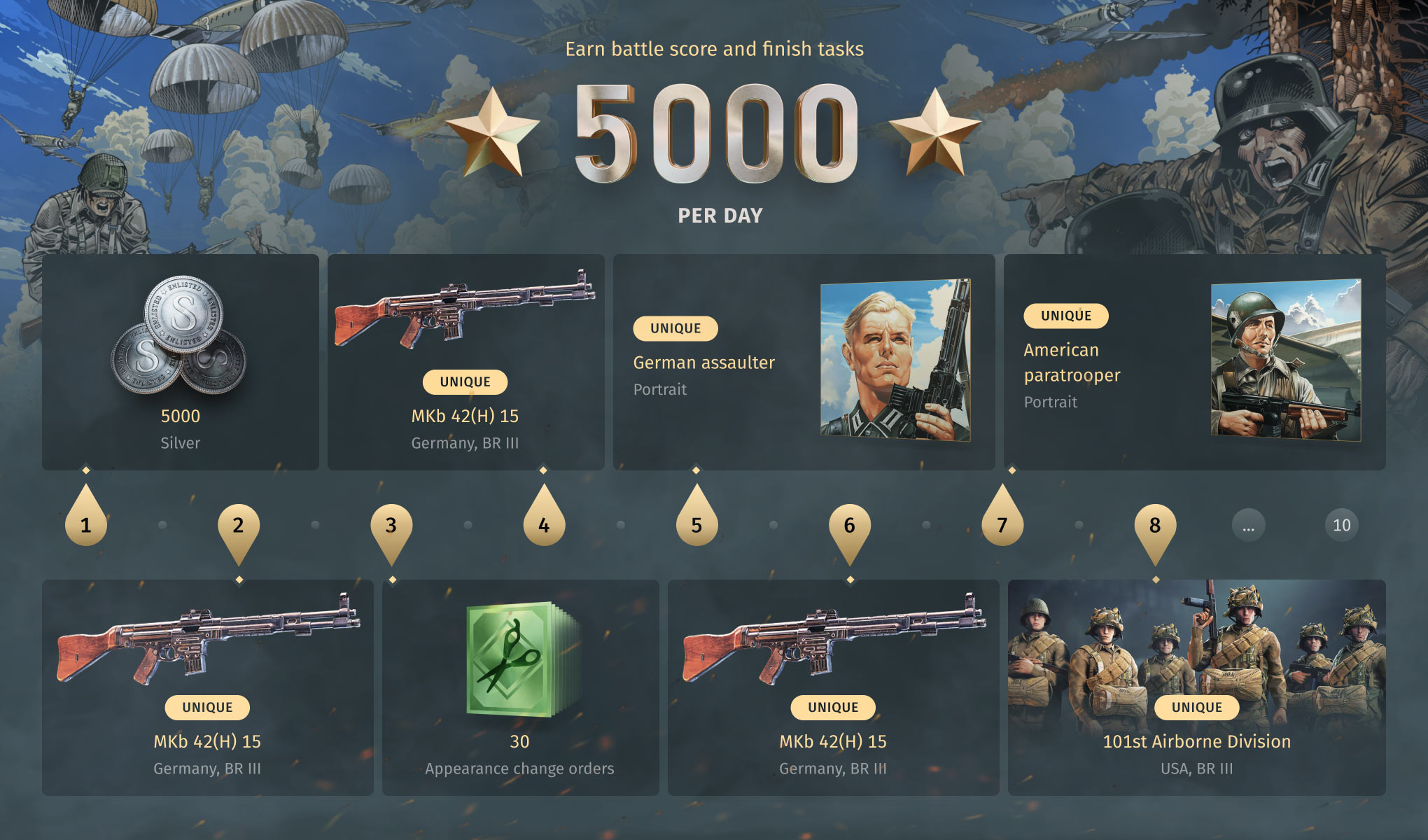Click stage marker 7
1428x840 pixels.
tap(1002, 525)
